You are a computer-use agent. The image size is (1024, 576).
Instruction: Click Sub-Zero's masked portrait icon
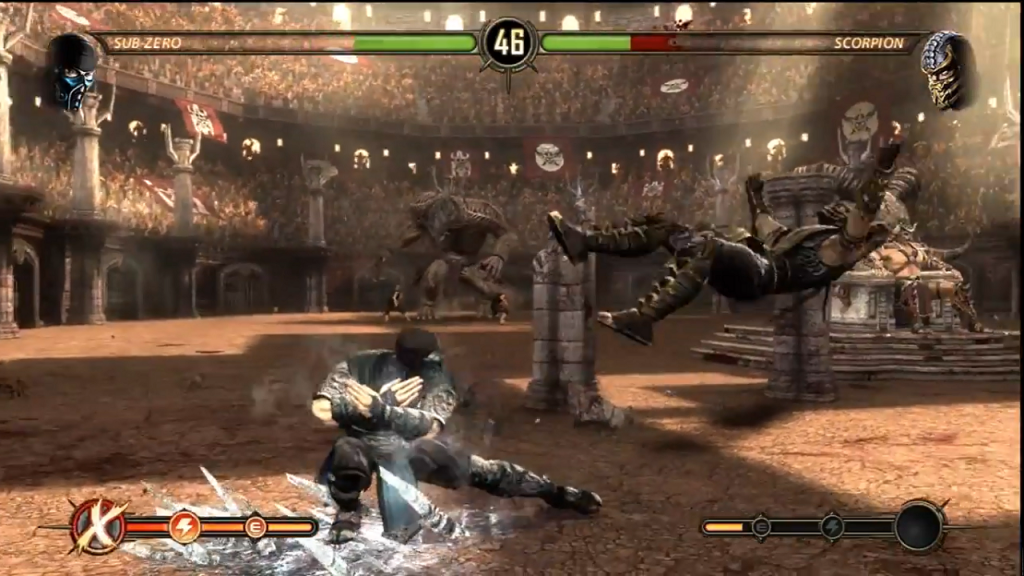click(72, 72)
